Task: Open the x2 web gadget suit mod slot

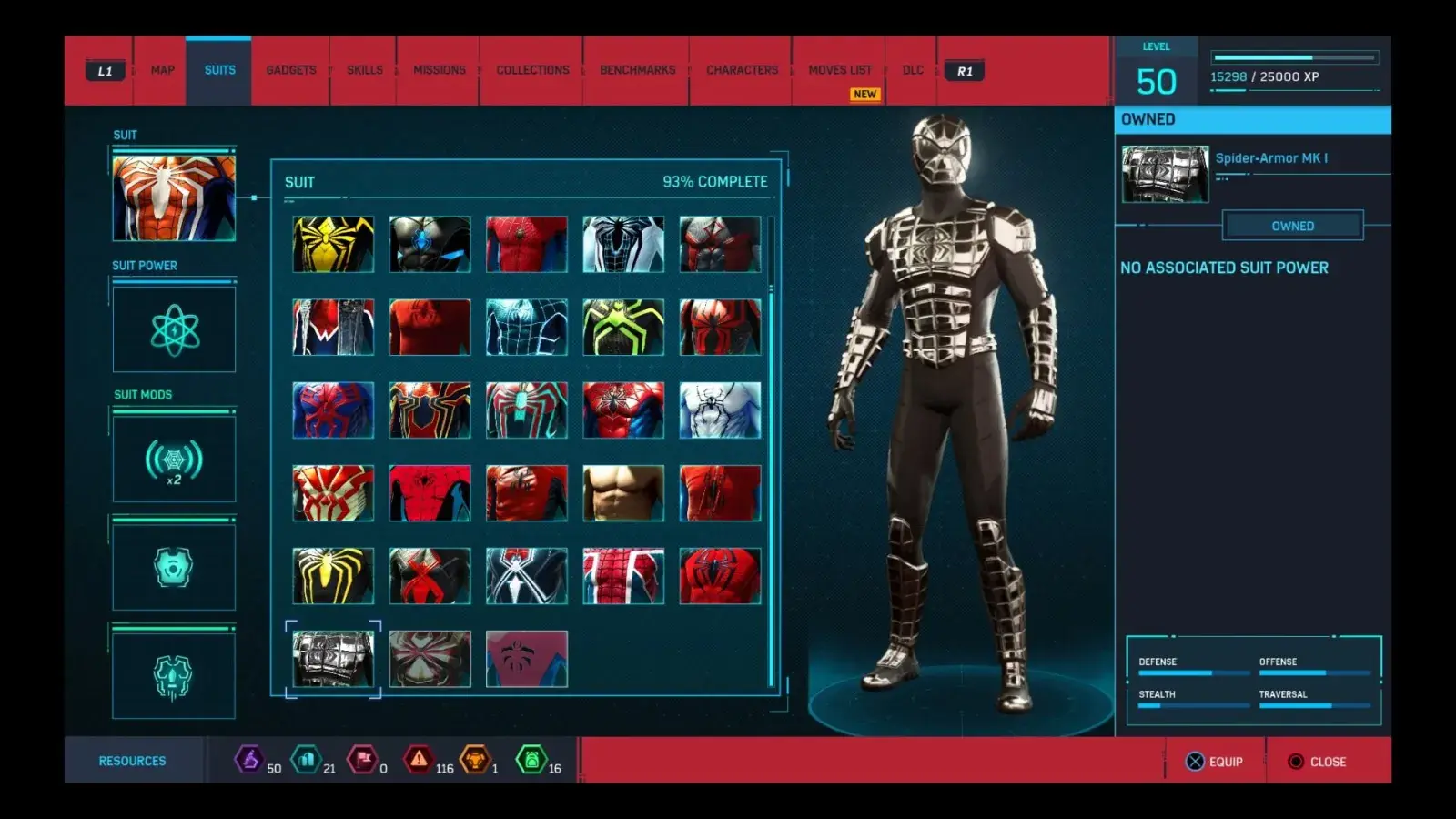Action: click(x=173, y=459)
